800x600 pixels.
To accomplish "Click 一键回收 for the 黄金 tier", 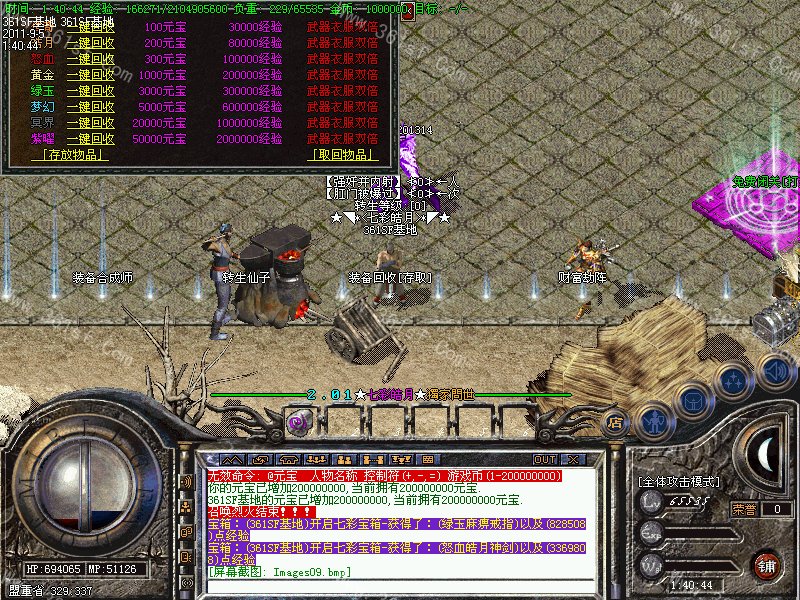I will point(90,74).
